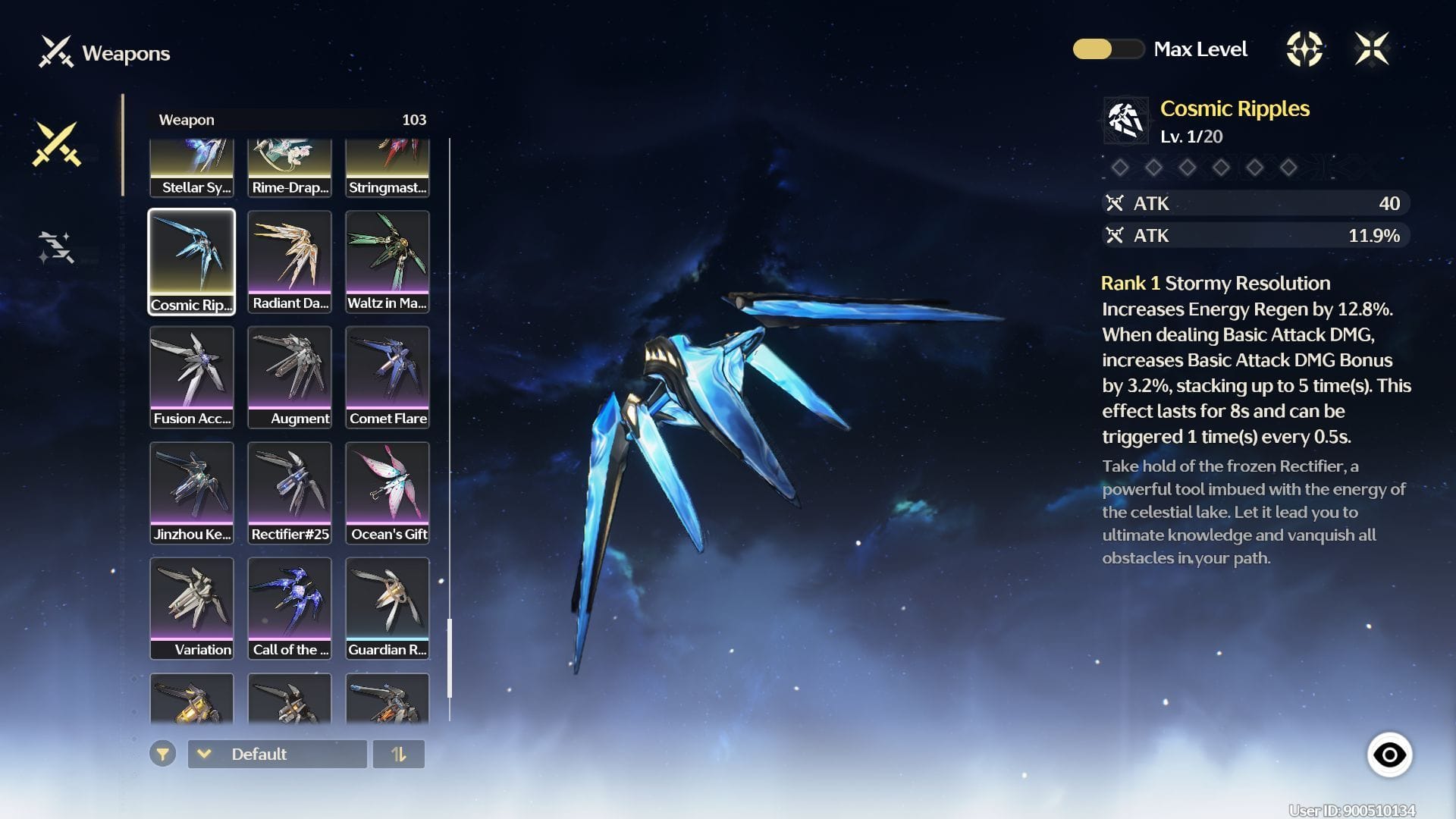Select the Comet Flare weapon
Viewport: 1456px width, 819px height.
[388, 376]
